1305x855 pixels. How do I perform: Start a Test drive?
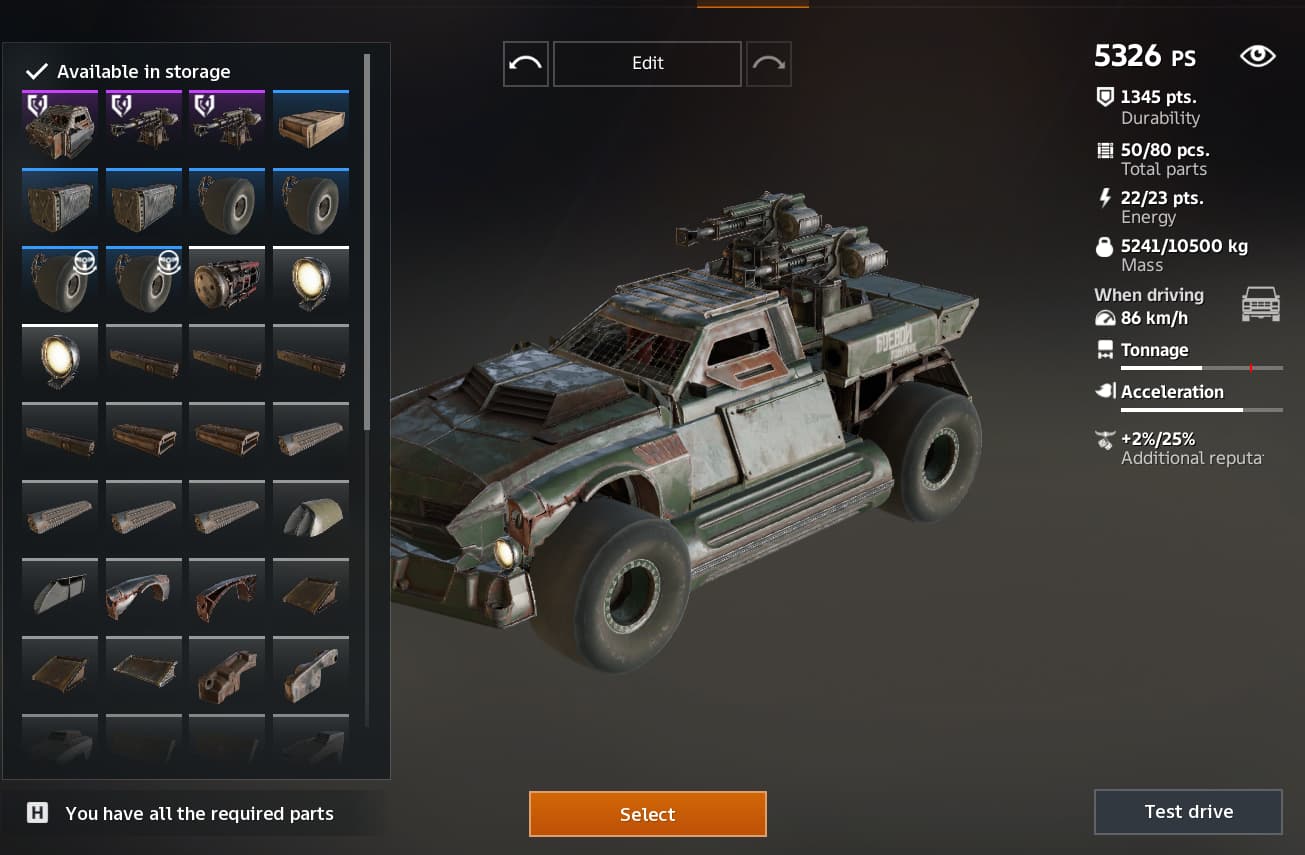pos(1188,811)
